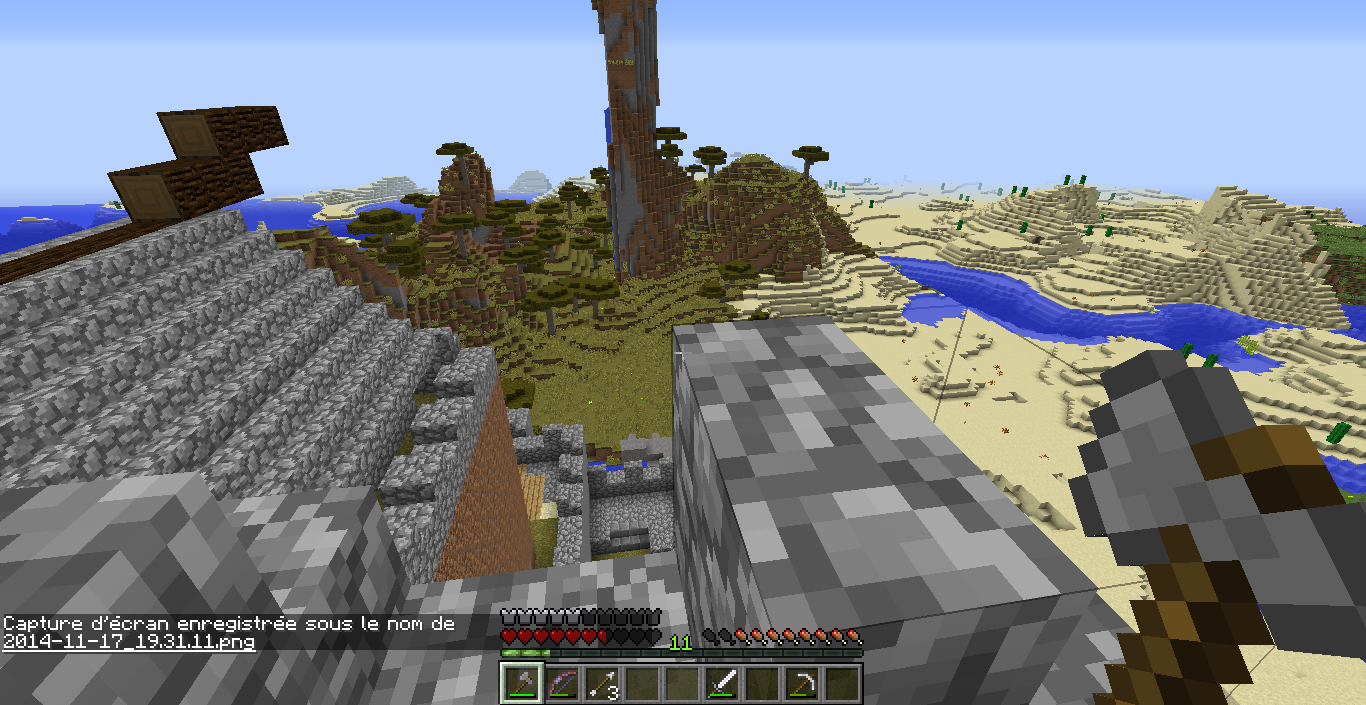Open the saved screenshot filename link in chat
Screen dimensions: 1366x705
(129, 641)
